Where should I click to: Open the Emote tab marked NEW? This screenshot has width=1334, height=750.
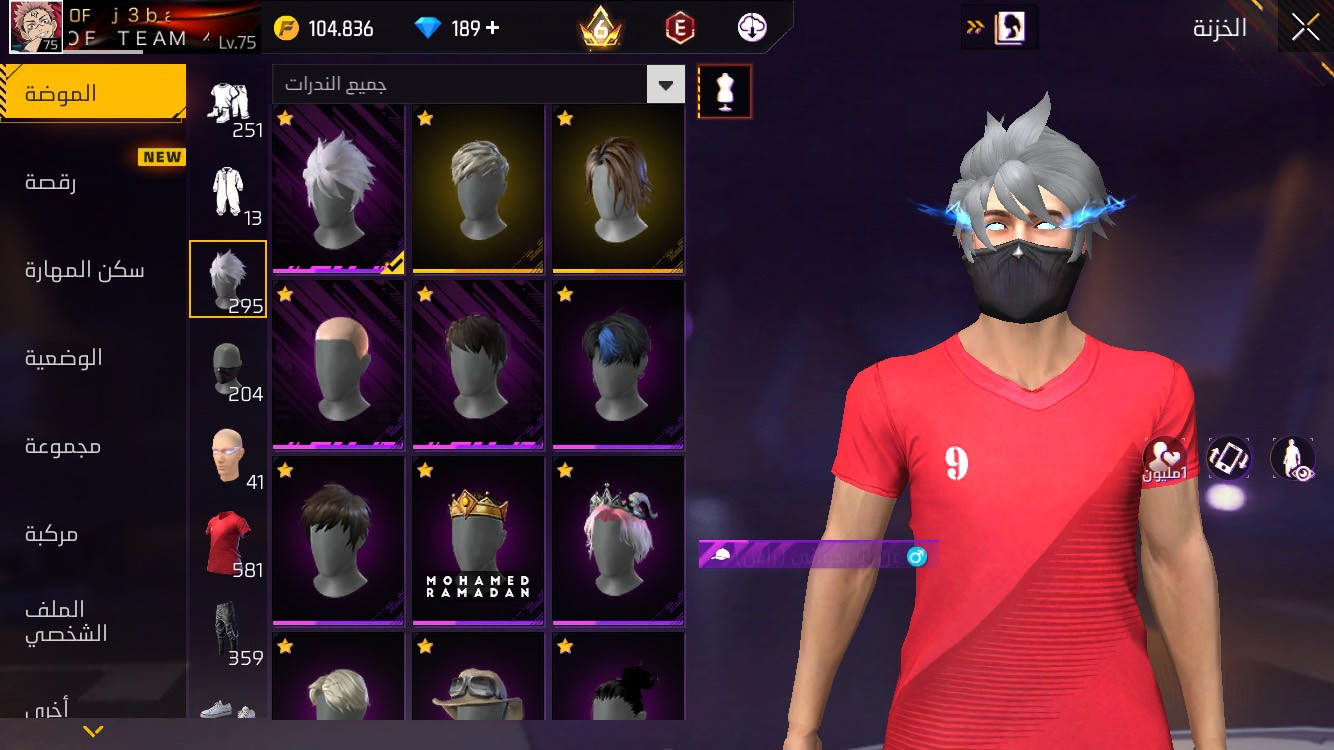click(50, 182)
